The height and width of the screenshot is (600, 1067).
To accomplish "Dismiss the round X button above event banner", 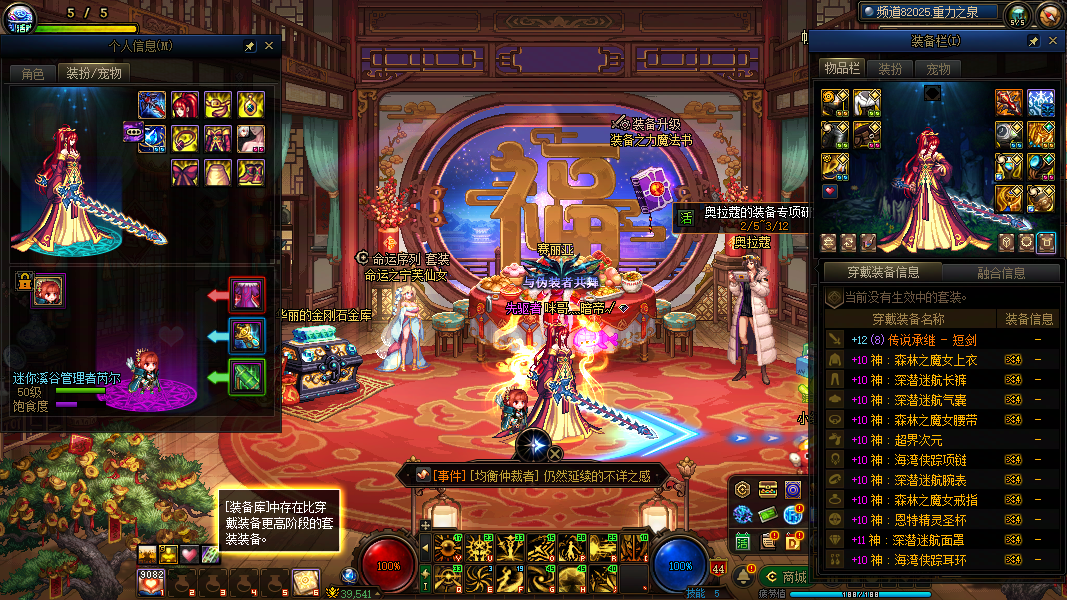I will pyautogui.click(x=555, y=455).
